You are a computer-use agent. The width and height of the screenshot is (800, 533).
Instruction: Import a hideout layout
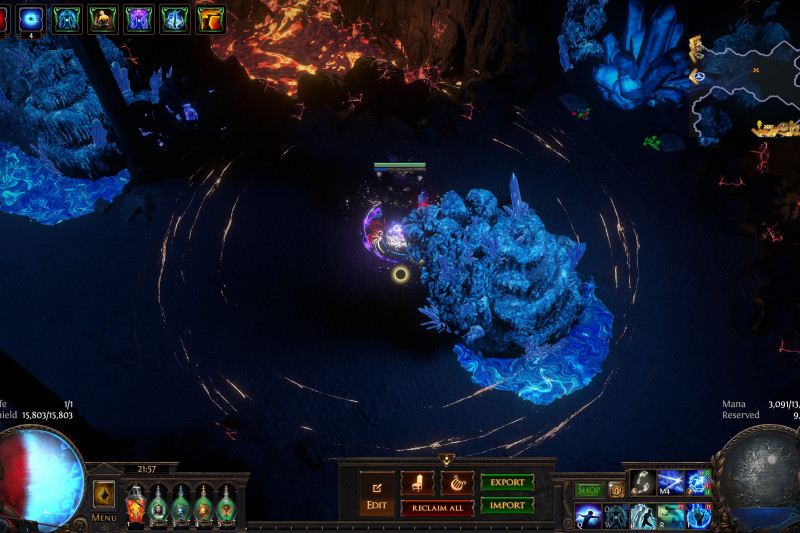click(507, 506)
